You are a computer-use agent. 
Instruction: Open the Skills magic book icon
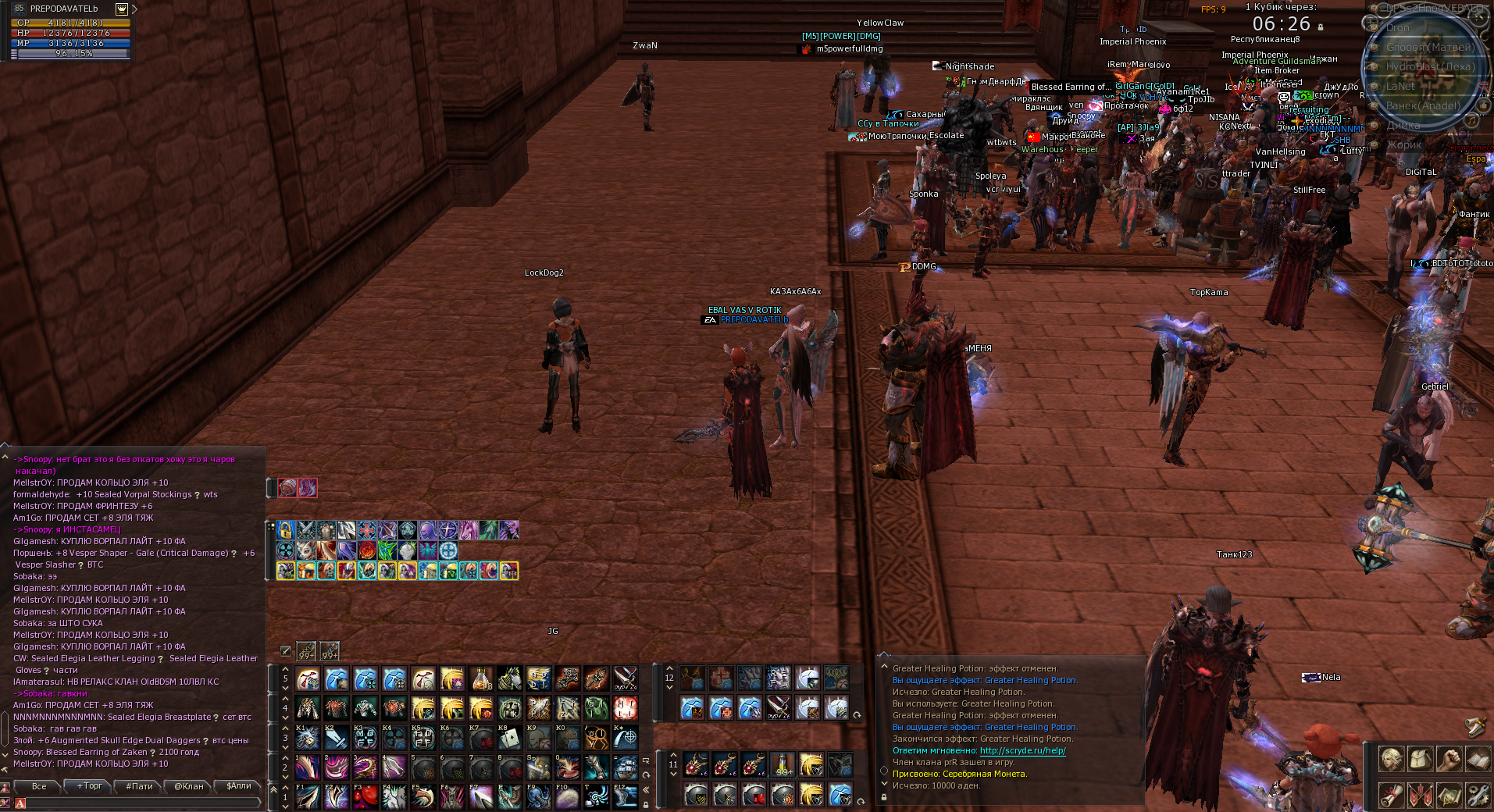[1478, 759]
